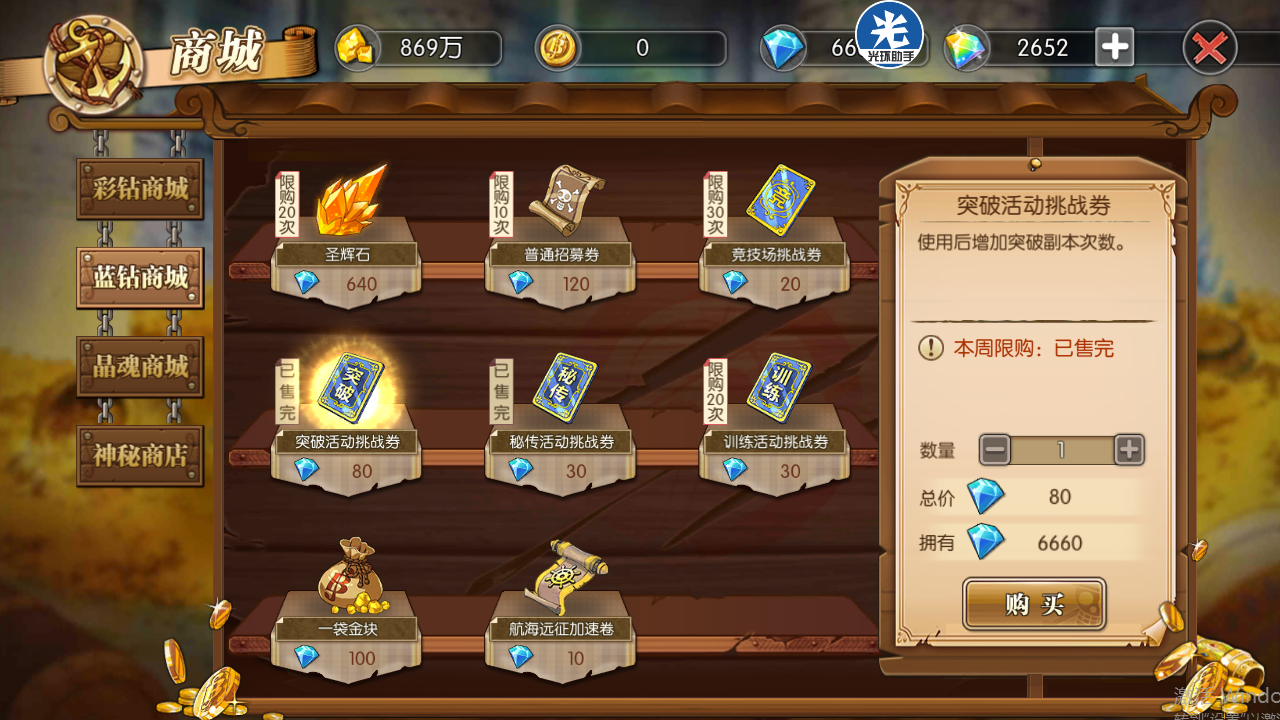Open the 晶魂商城 tab
The image size is (1280, 720).
(140, 366)
